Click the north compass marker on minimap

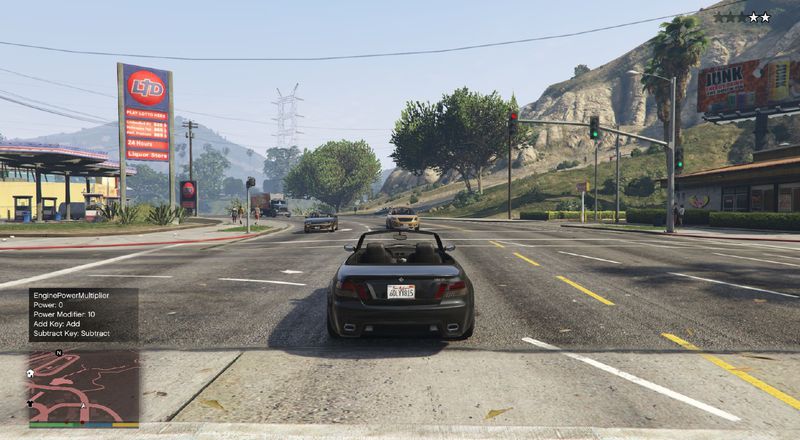coord(59,353)
